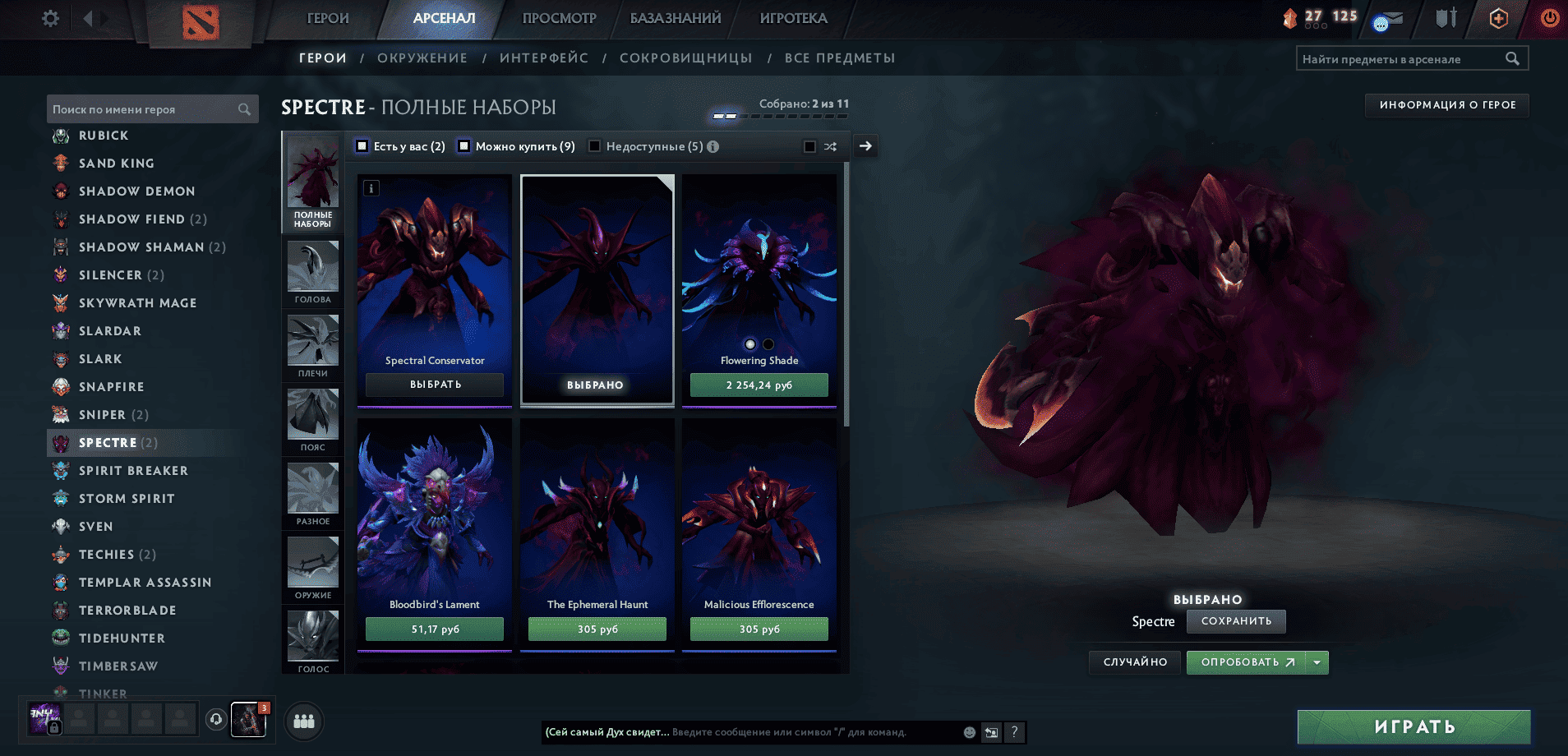Expand the info panel on Spectral Conservator
The image size is (1568, 756).
click(x=371, y=187)
